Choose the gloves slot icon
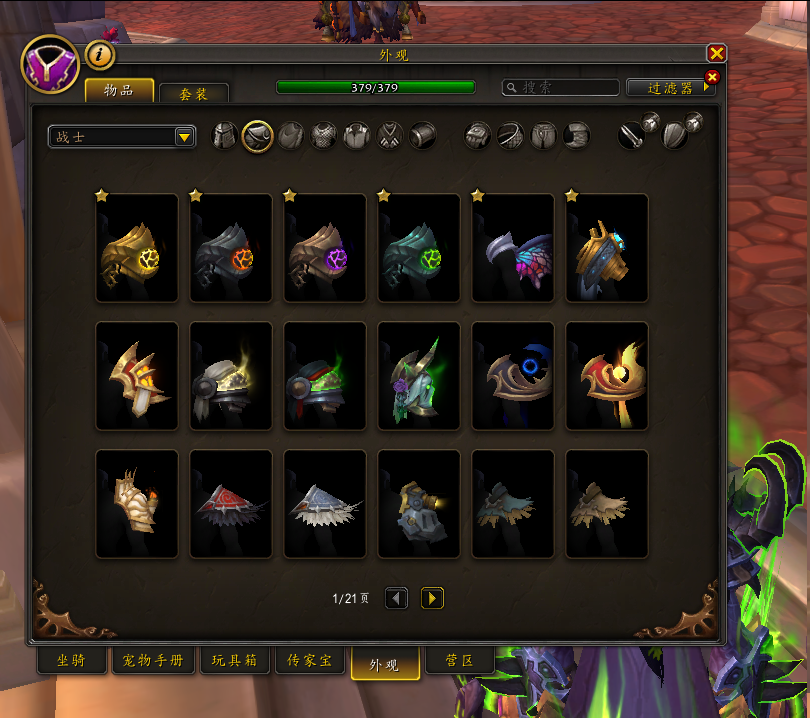 point(478,136)
